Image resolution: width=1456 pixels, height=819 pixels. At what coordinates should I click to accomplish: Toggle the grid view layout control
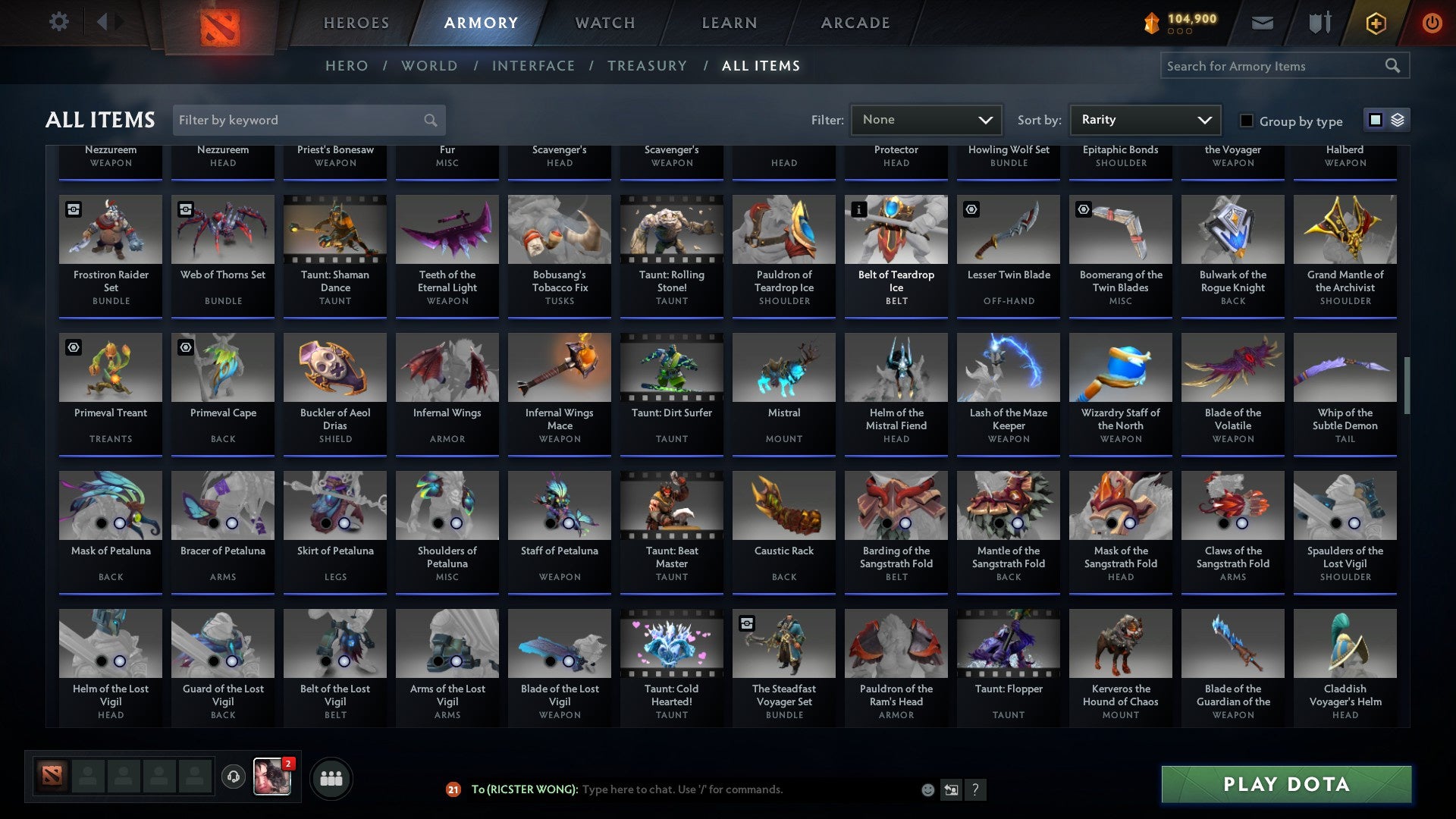point(1376,120)
